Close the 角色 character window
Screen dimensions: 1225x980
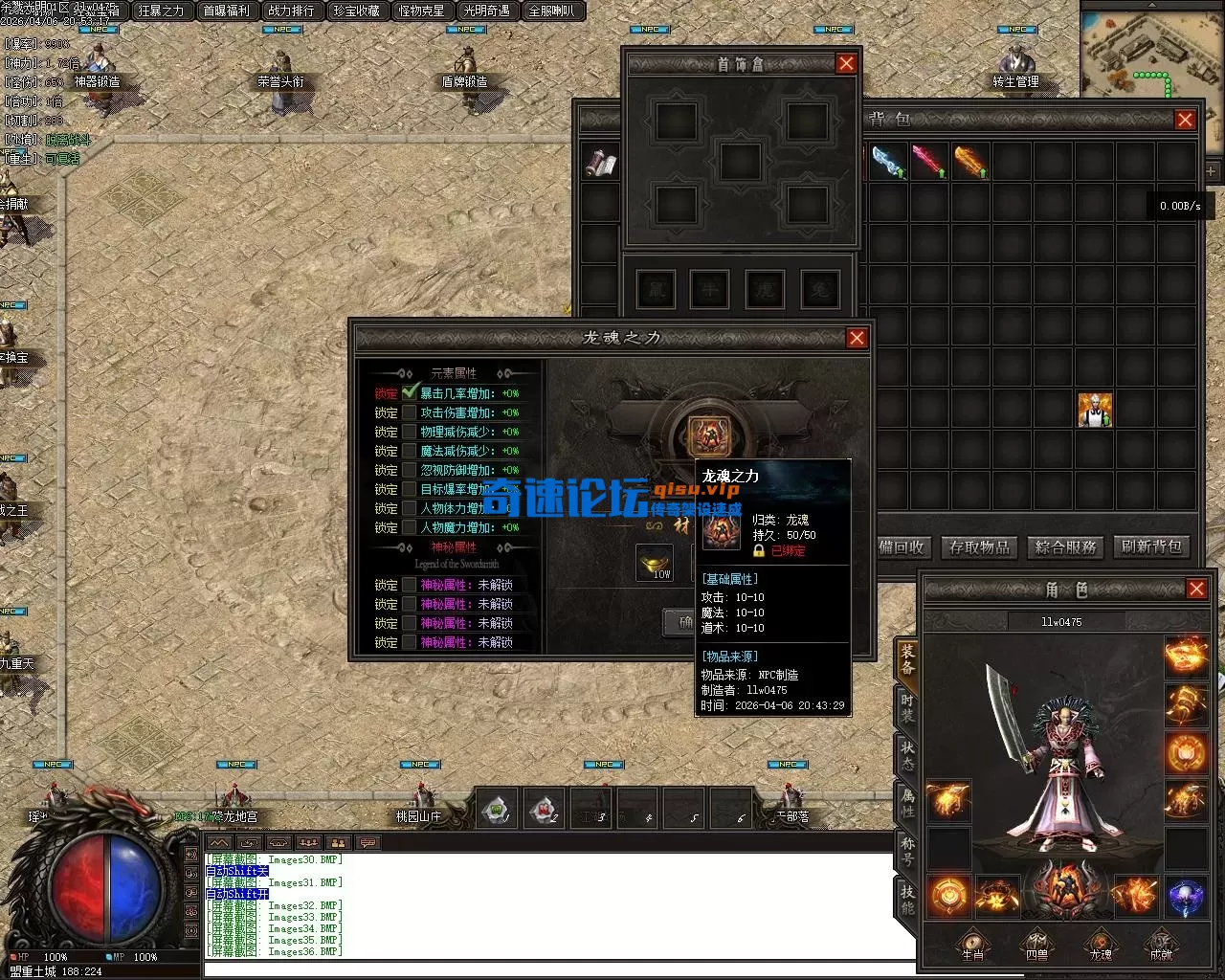click(x=1196, y=589)
